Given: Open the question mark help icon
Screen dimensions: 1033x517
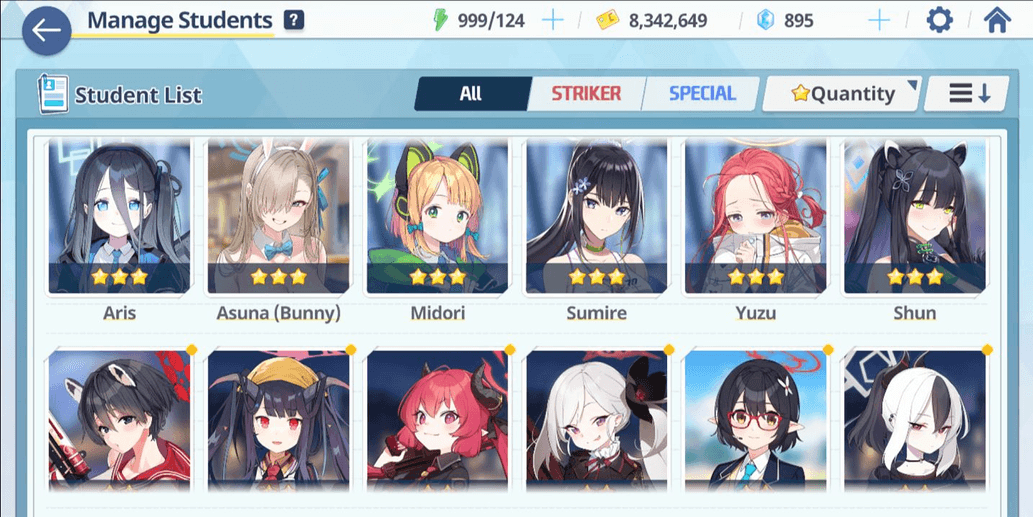Looking at the screenshot, I should (294, 20).
